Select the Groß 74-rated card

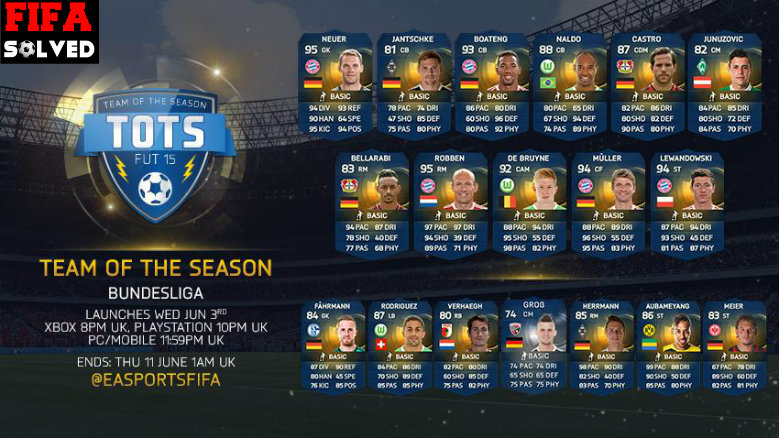(x=533, y=347)
